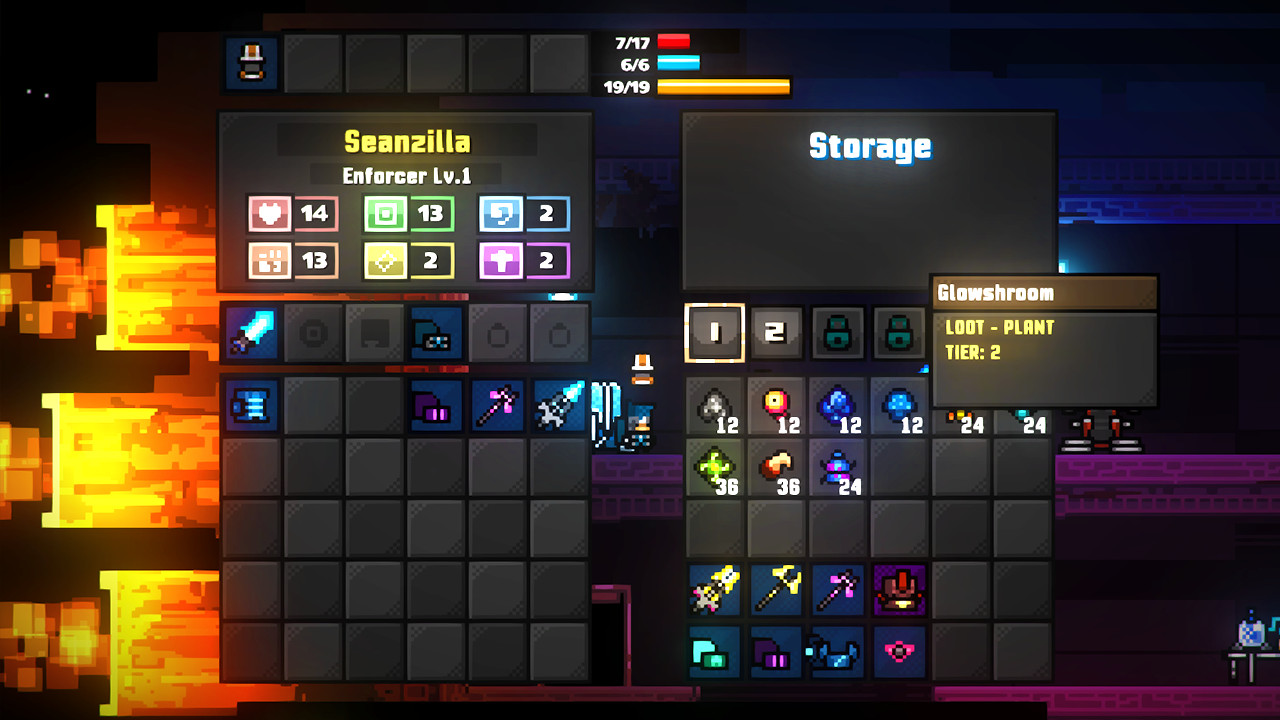Click the equipped blue blaster tool
The image size is (1280, 720).
[x=435, y=332]
